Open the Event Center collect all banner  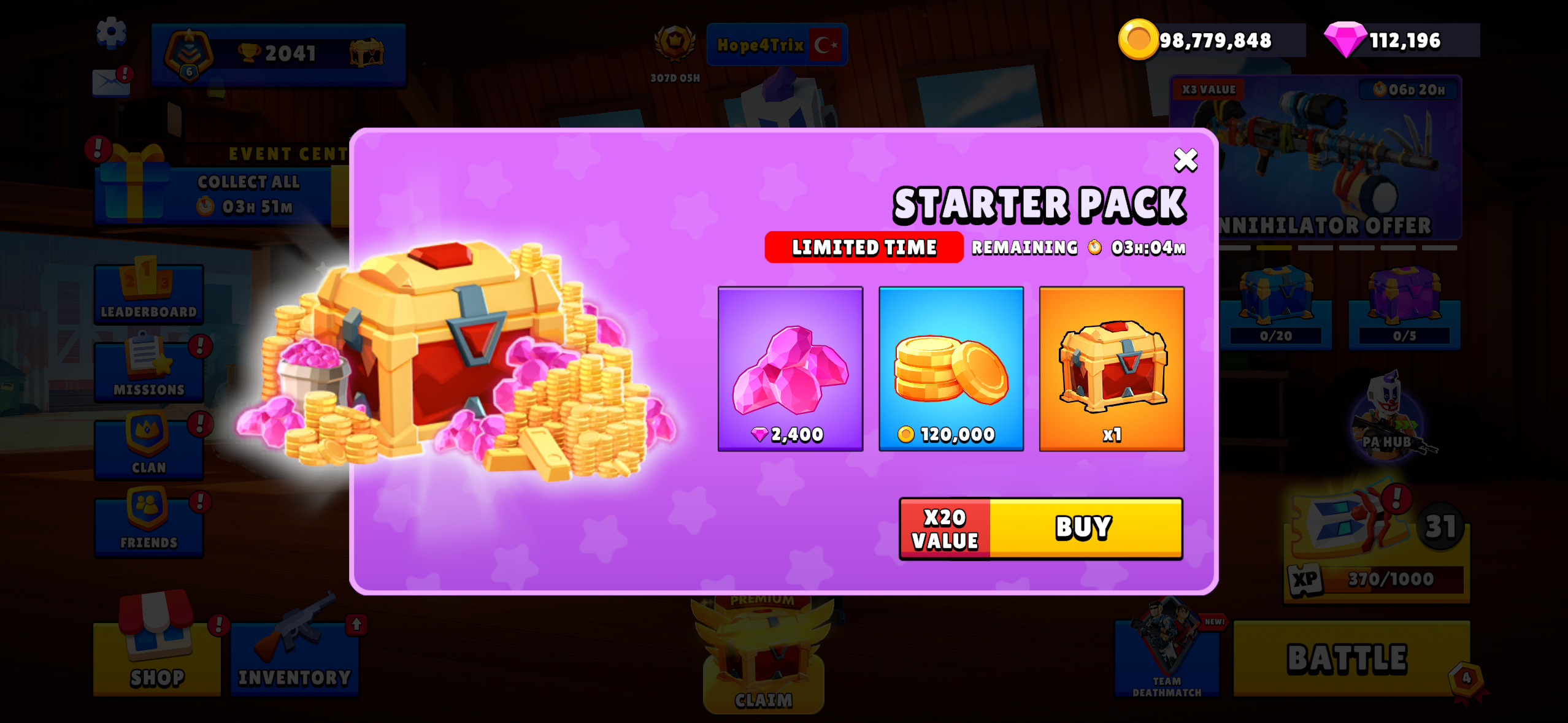(221, 193)
